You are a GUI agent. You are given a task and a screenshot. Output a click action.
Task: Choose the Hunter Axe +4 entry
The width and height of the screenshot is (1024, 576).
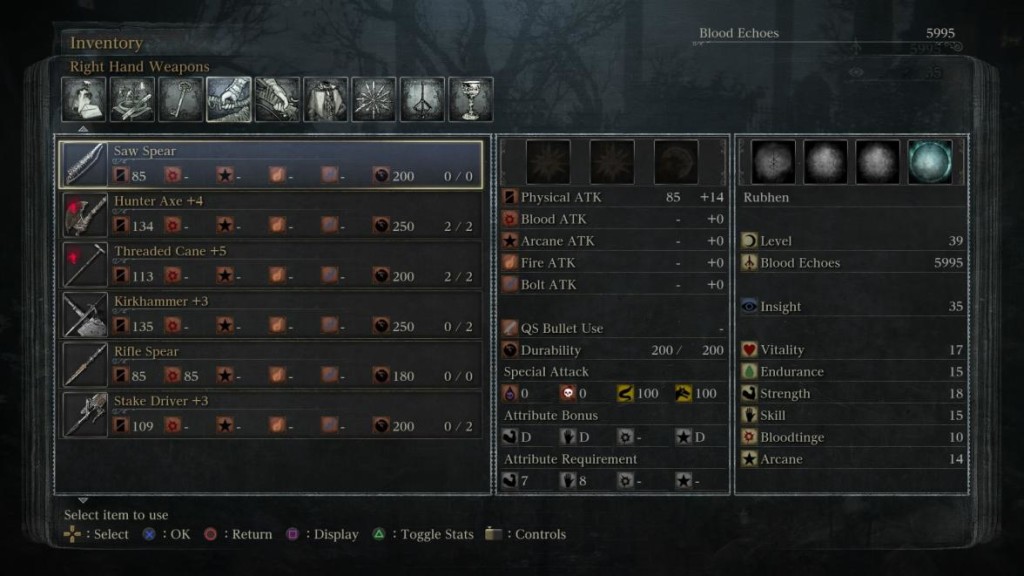pos(270,214)
